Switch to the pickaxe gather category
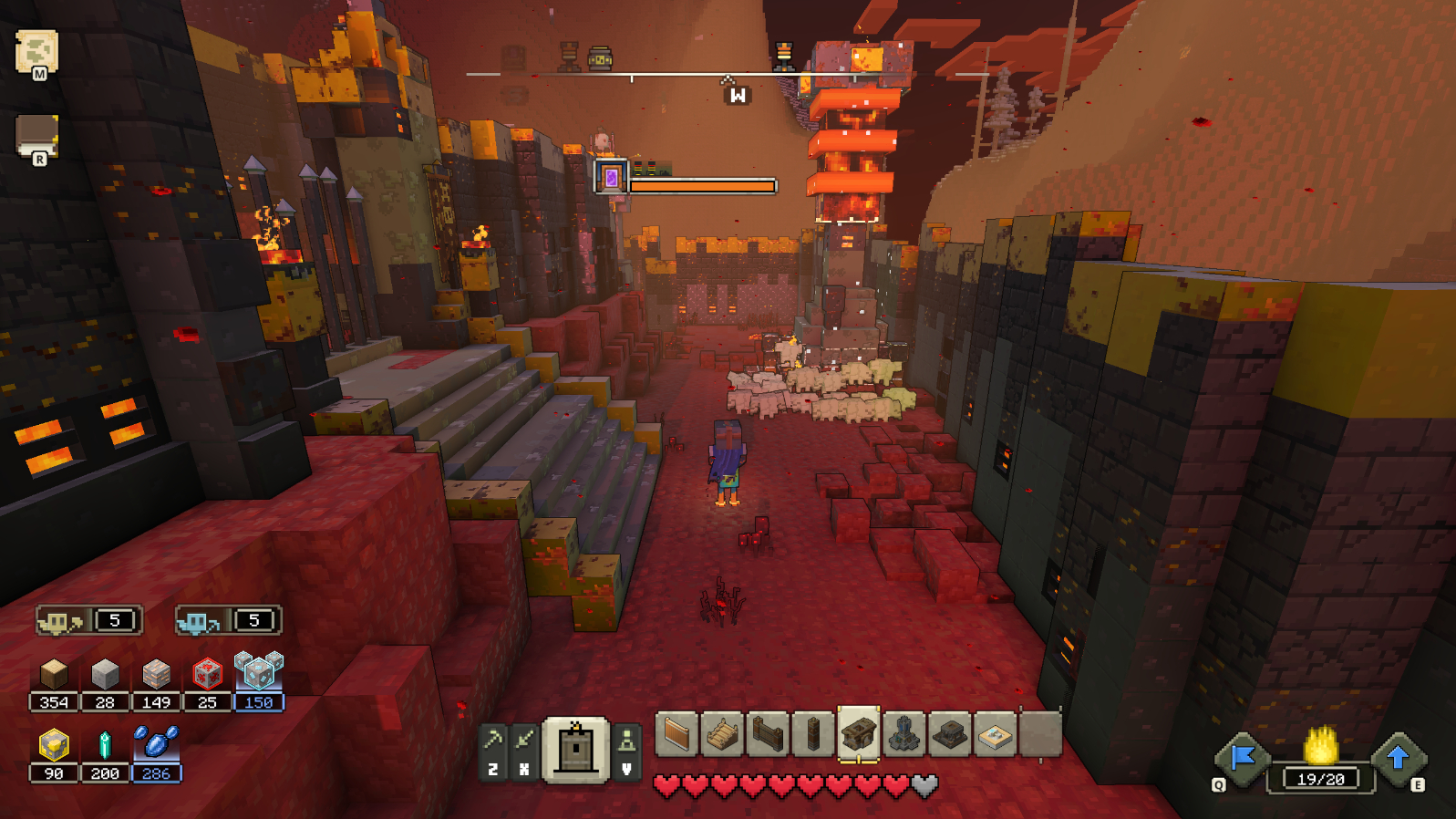The image size is (1456, 819). pos(493,741)
